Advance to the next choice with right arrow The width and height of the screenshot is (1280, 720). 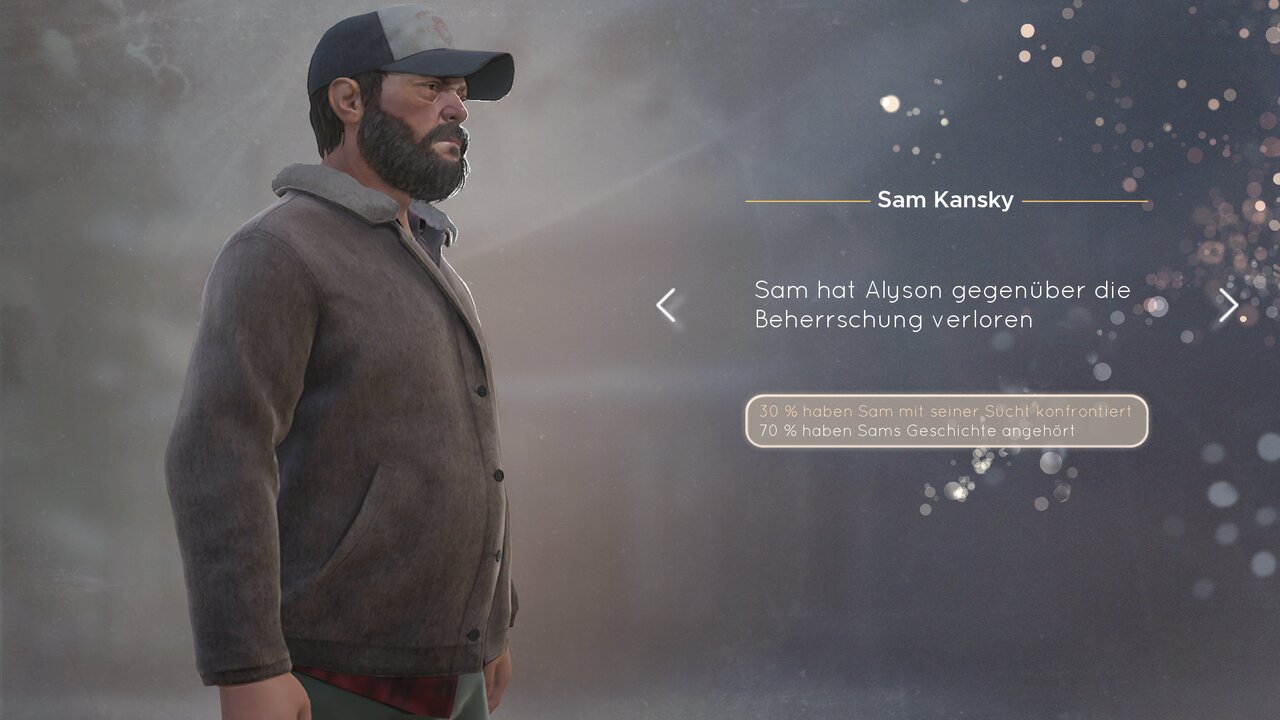(1228, 305)
